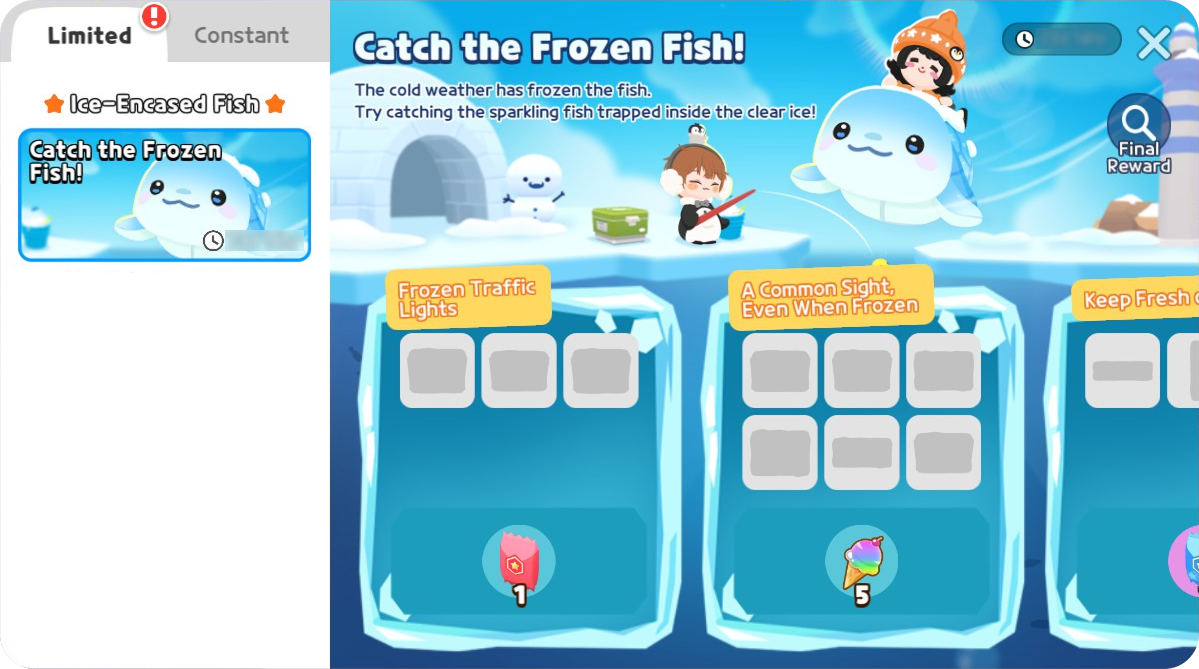Open the Frozen Traffic Lights collection label
Image resolution: width=1199 pixels, height=669 pixels.
click(468, 298)
